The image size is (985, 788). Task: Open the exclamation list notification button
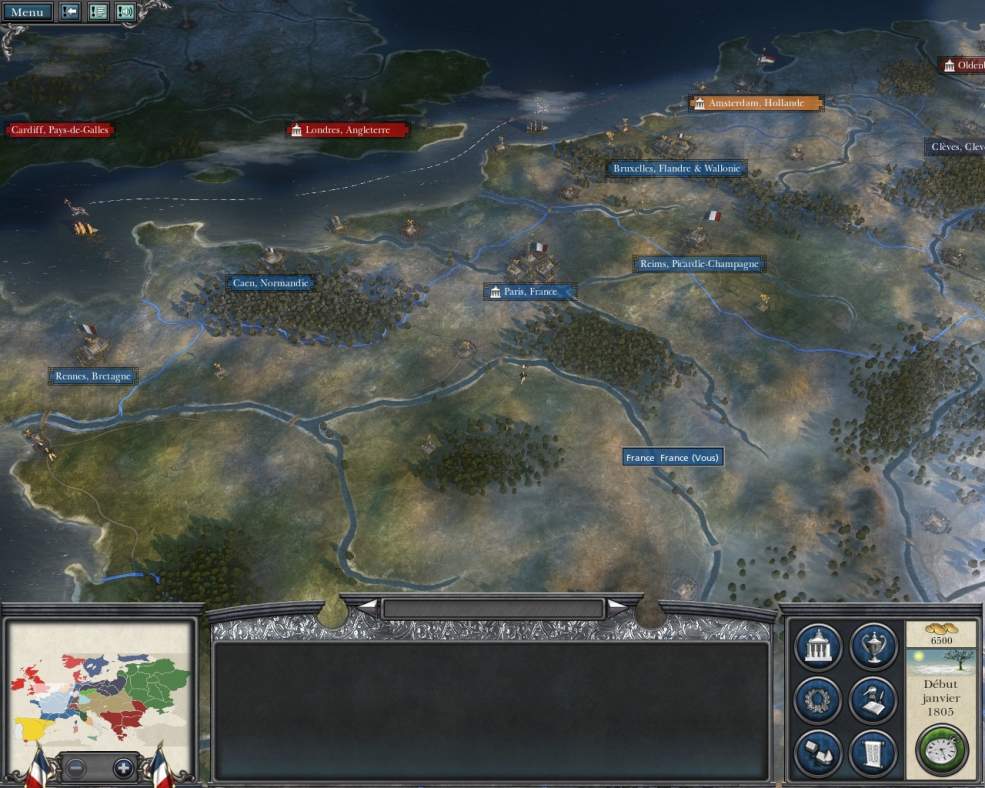pos(98,12)
